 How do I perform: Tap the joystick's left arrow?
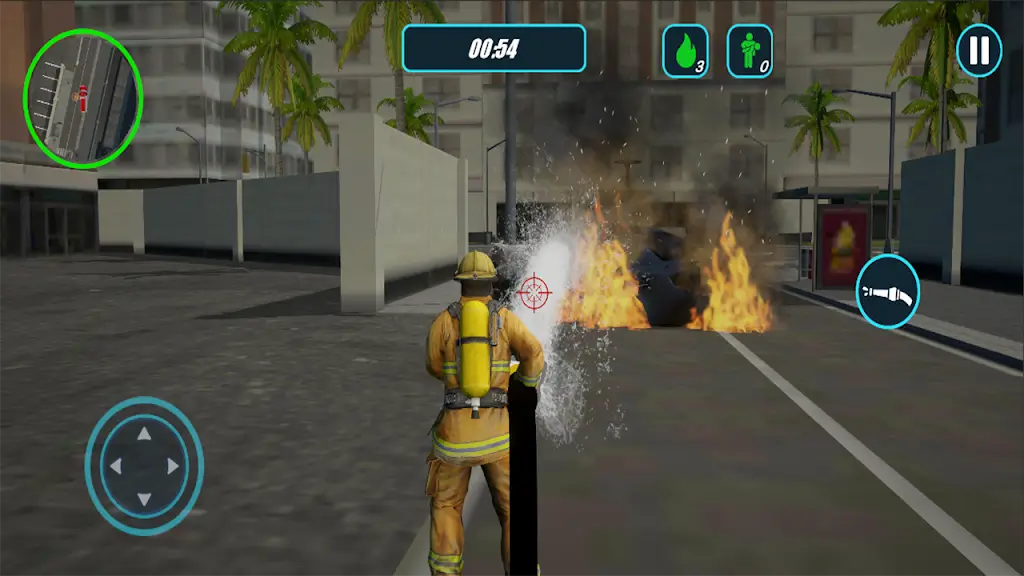(114, 466)
